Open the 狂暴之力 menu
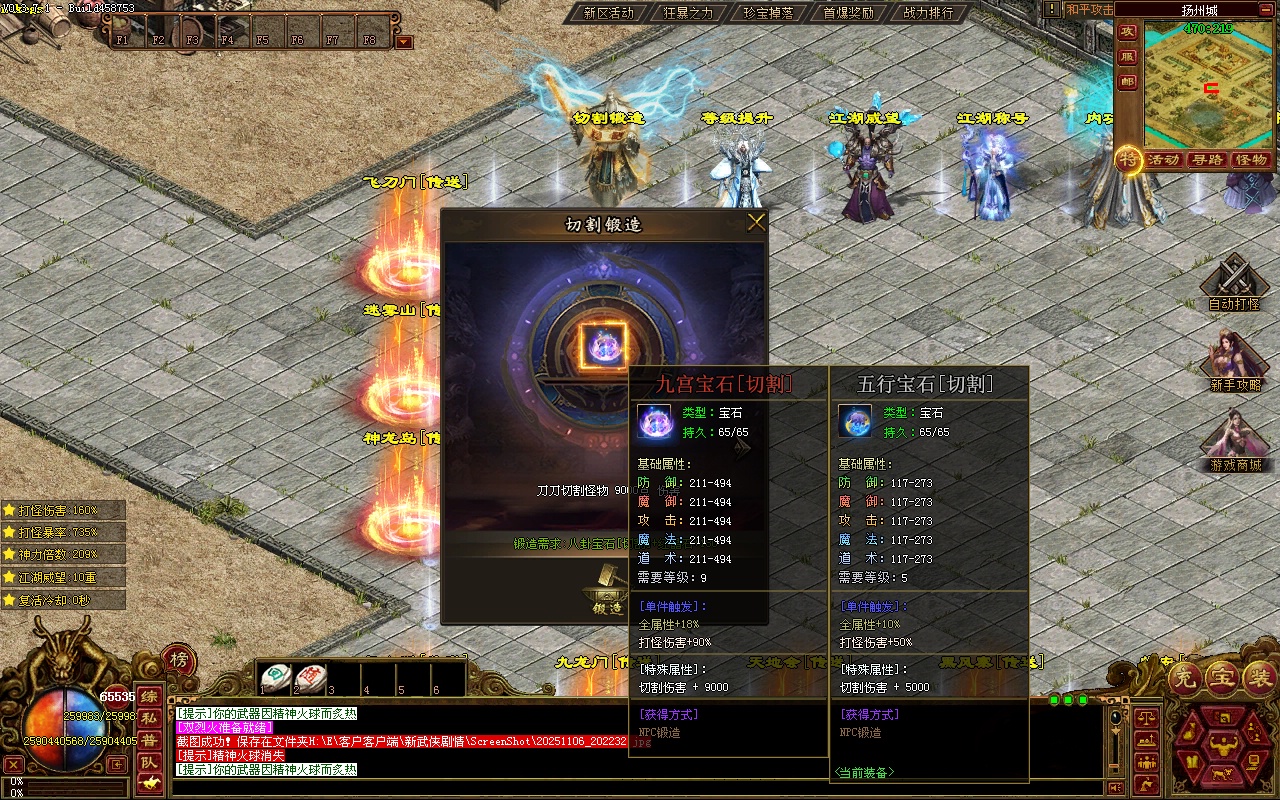Image resolution: width=1280 pixels, height=800 pixels. click(688, 13)
